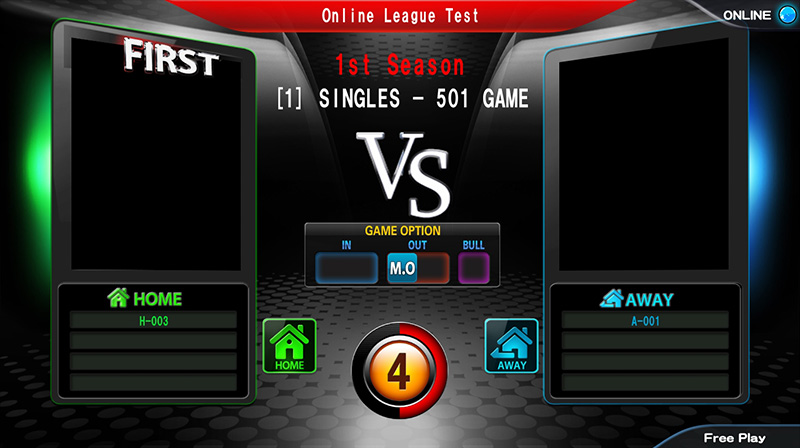
Task: Select the green HOME button
Action: point(289,346)
